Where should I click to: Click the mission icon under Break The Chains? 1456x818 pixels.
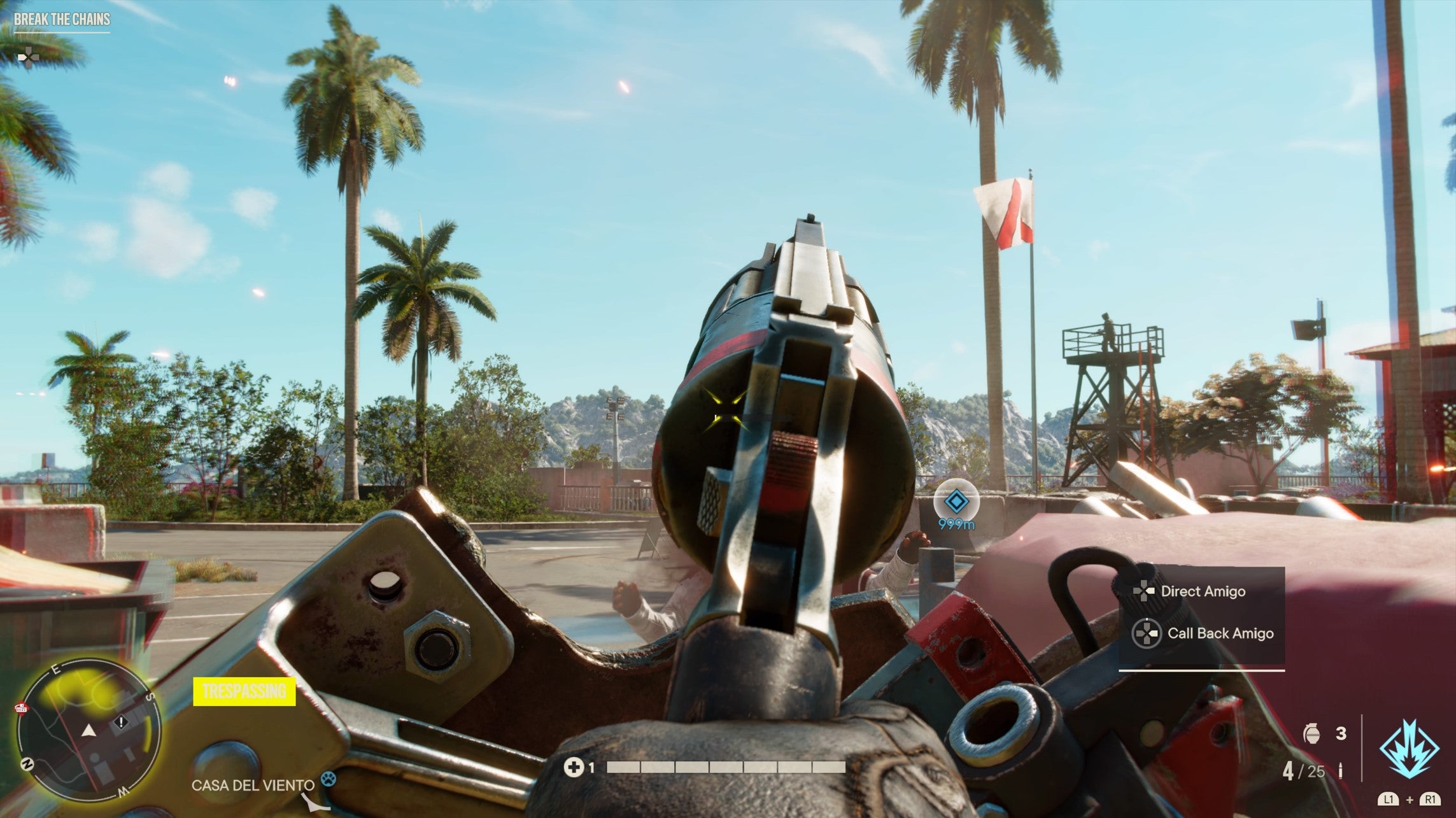[x=29, y=57]
